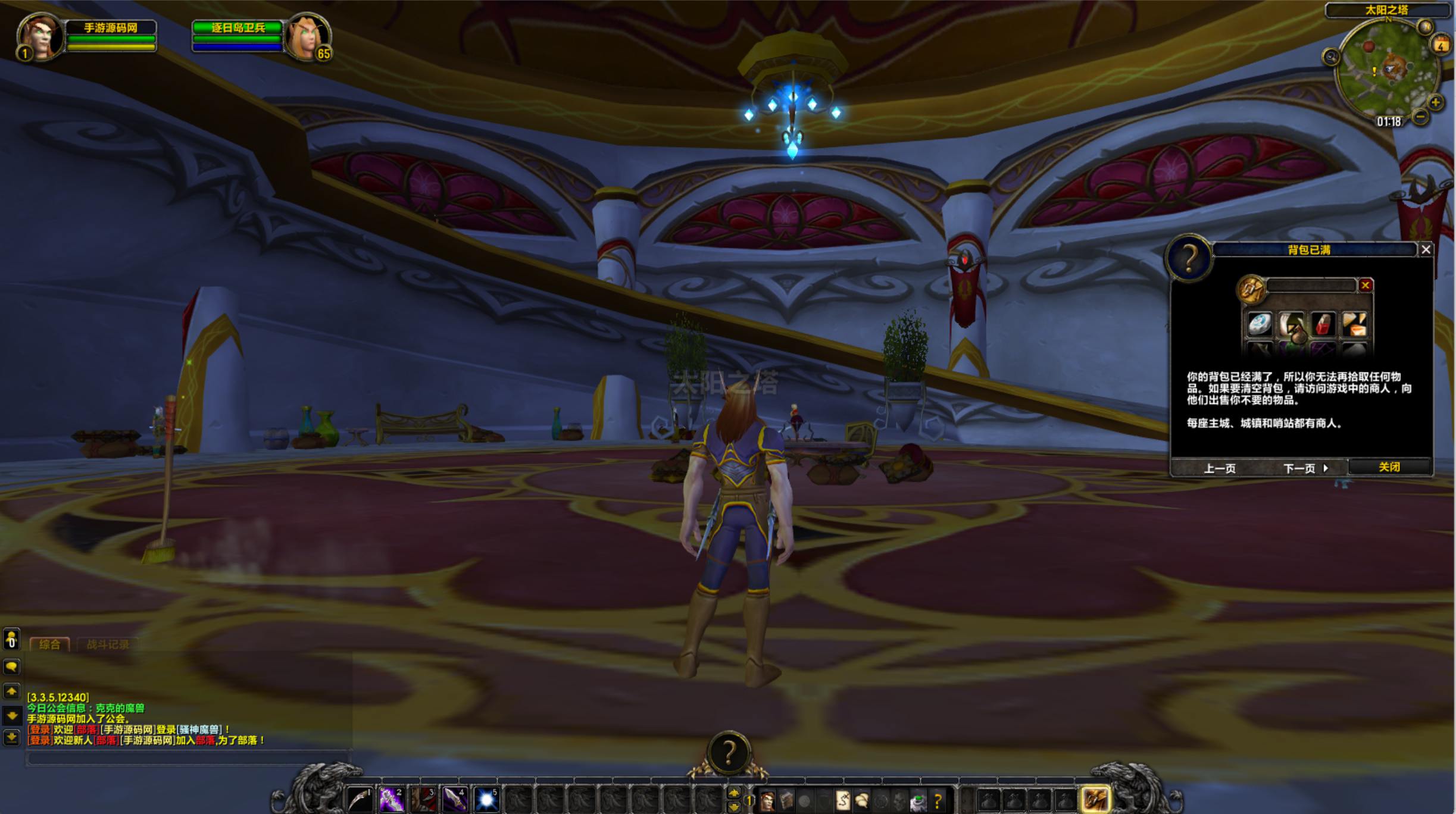The width and height of the screenshot is (1456, 814).
Task: Go to 下一页 in the tutorial panel
Action: coord(1305,468)
